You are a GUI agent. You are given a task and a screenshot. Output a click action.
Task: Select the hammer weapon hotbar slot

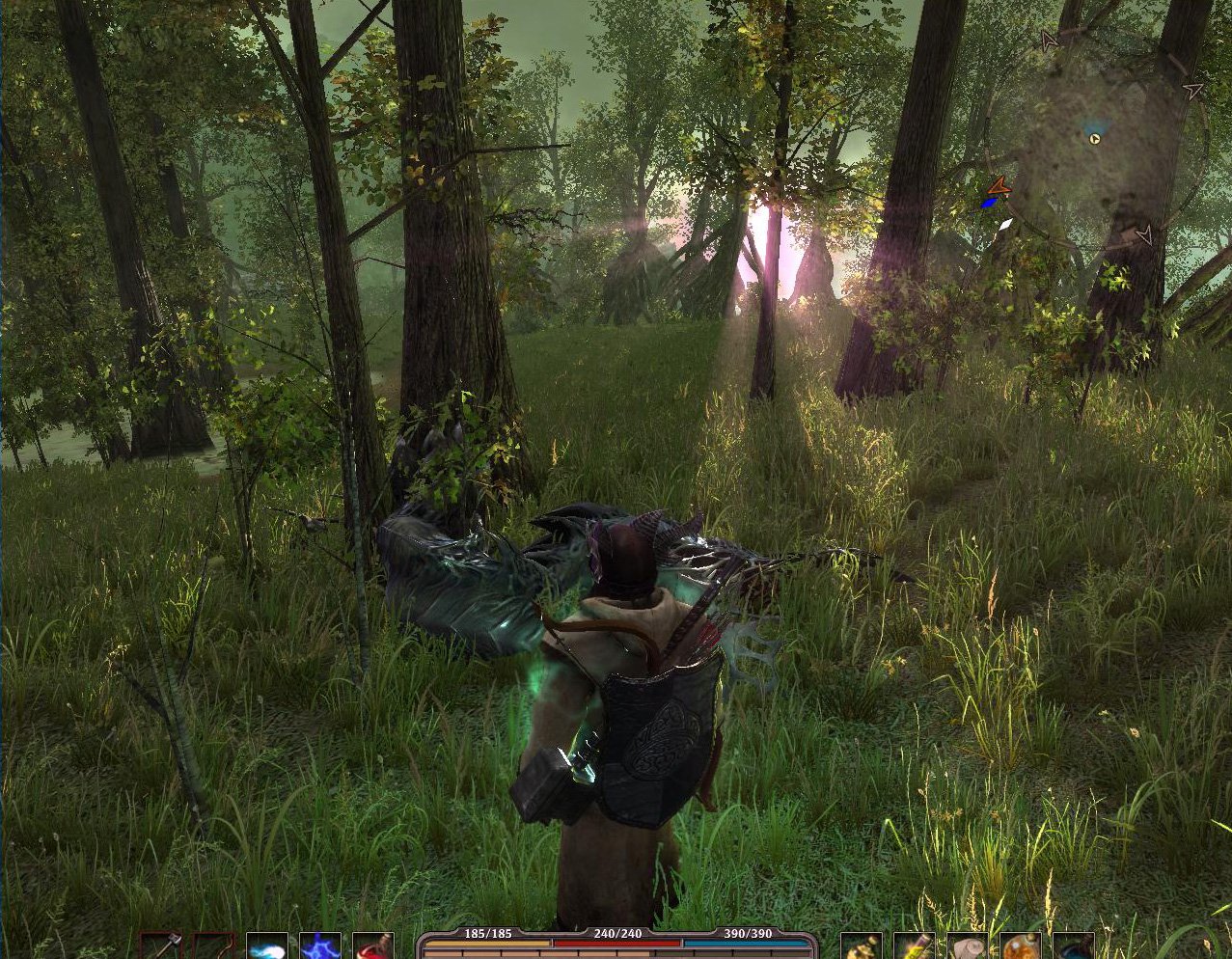pyautogui.click(x=161, y=945)
